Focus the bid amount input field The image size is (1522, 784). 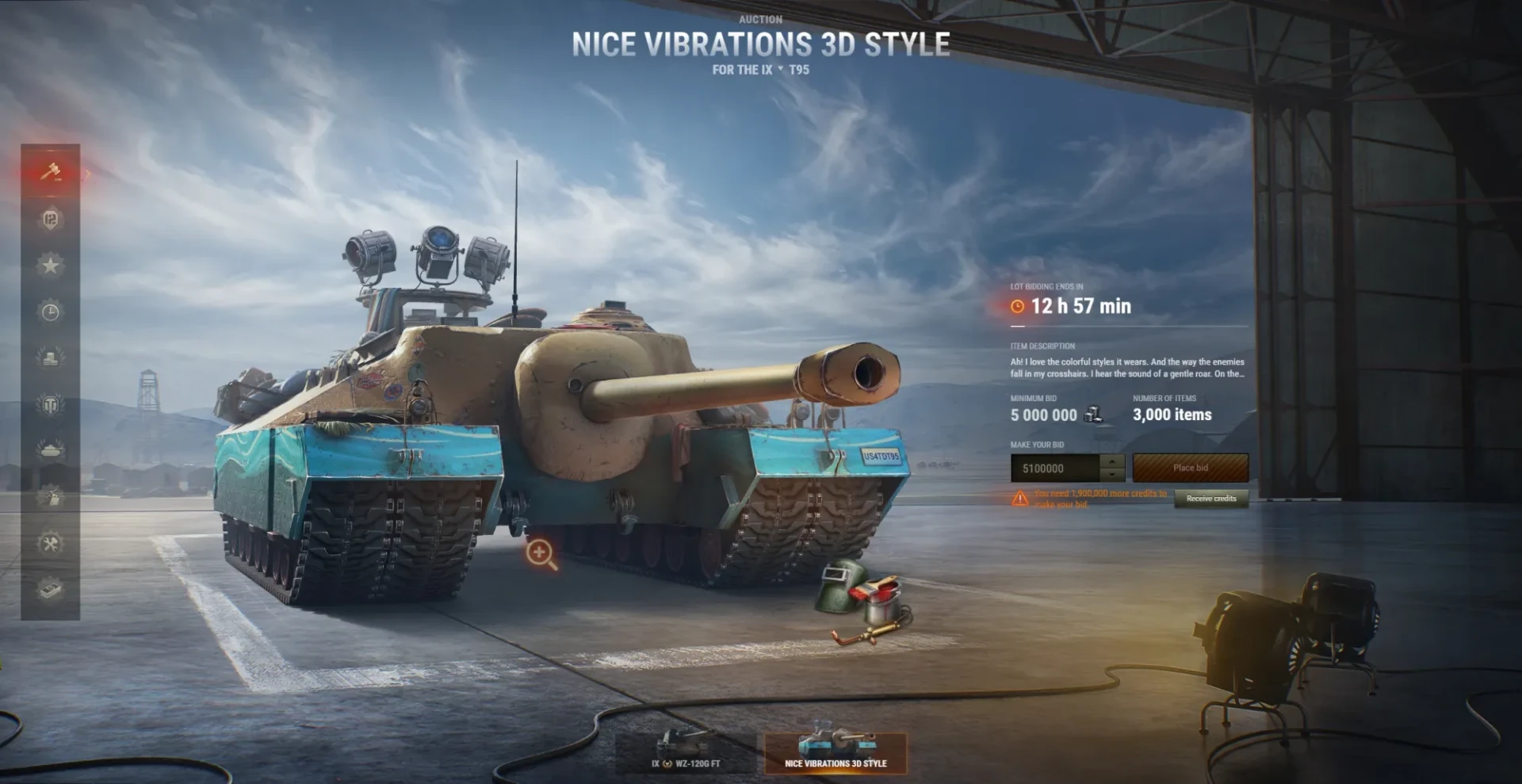(x=1054, y=468)
